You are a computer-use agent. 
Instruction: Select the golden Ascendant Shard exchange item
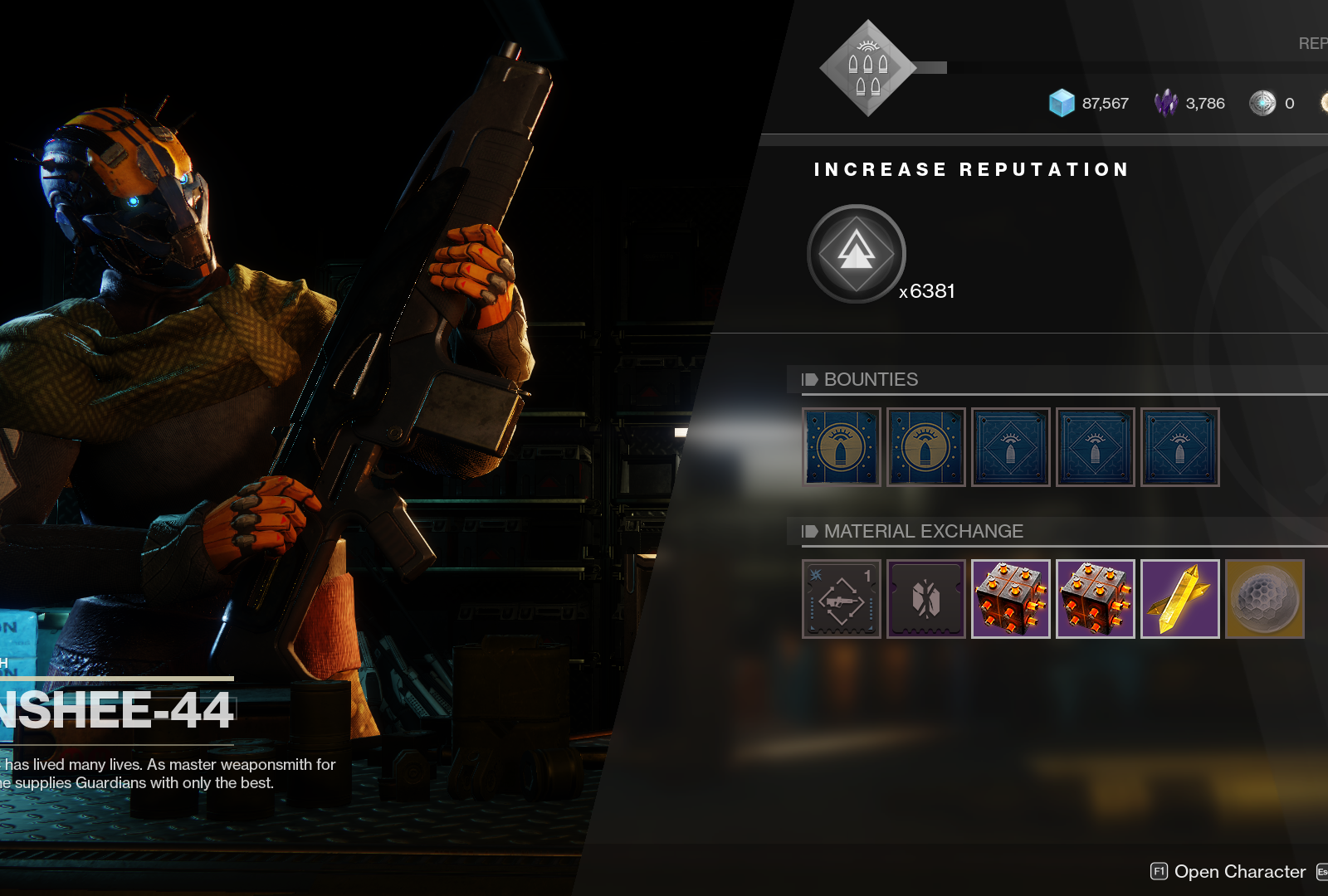click(x=1179, y=600)
